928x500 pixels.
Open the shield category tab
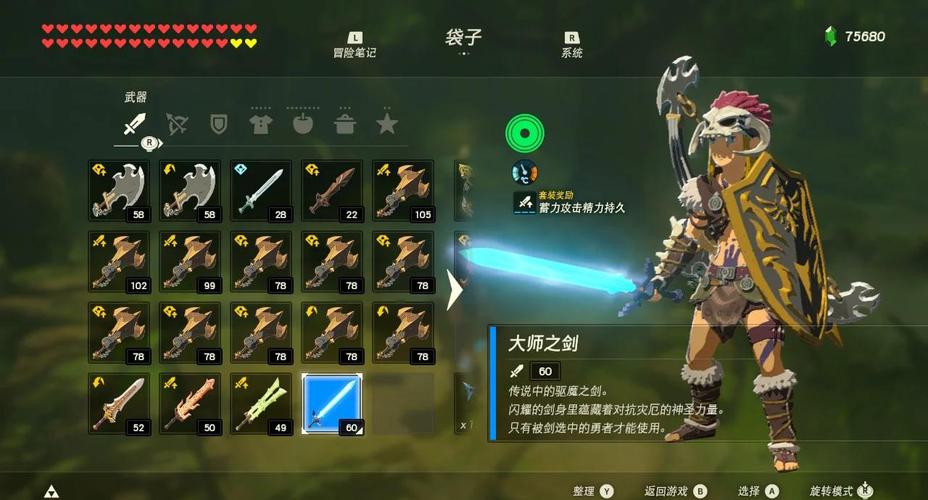(x=219, y=124)
